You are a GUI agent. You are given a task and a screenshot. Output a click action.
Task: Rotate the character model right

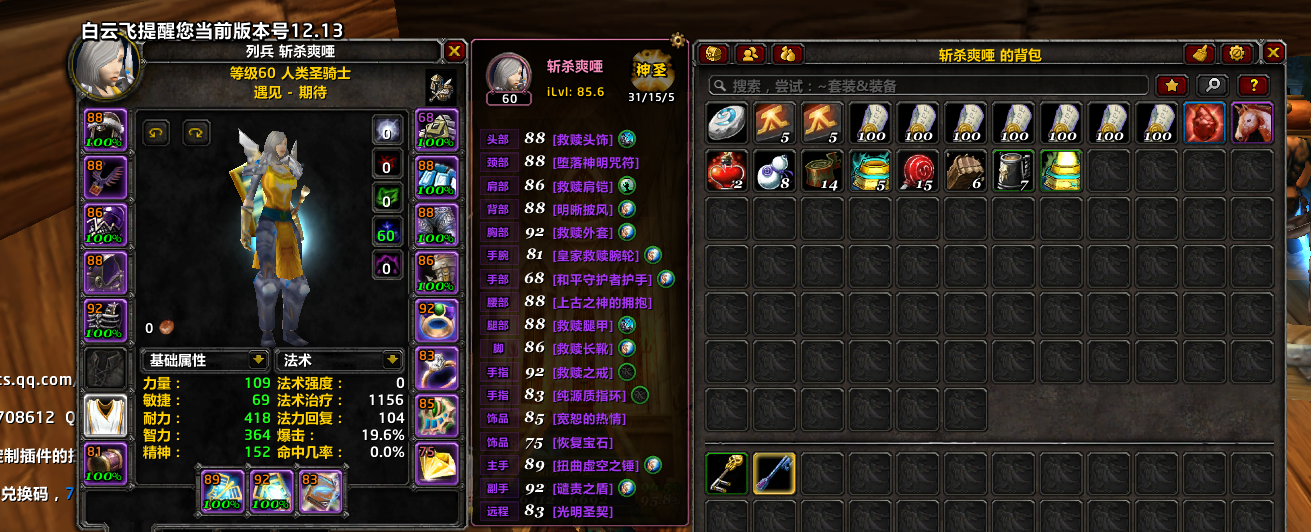(x=195, y=132)
